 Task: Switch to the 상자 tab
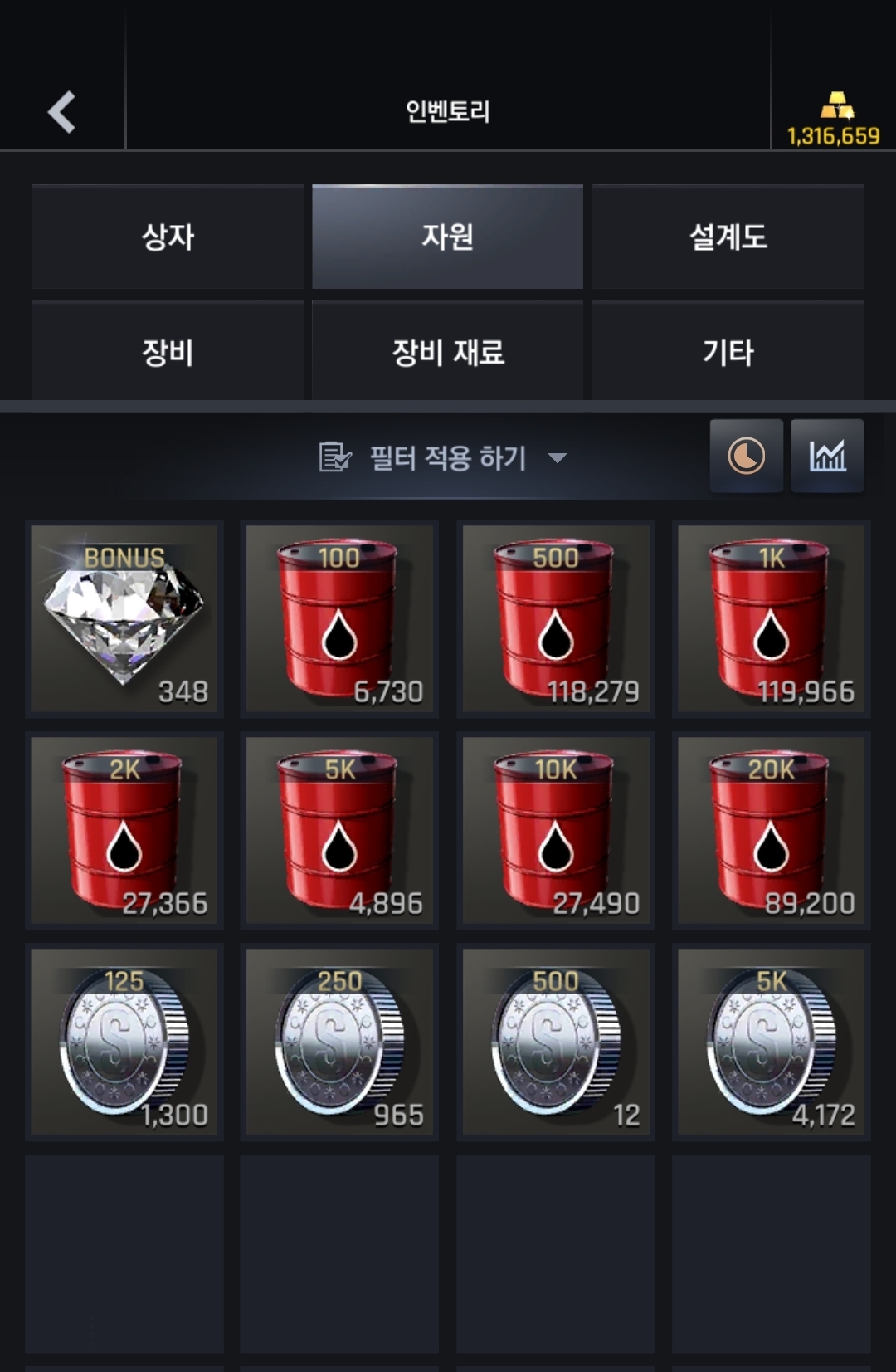coord(168,237)
